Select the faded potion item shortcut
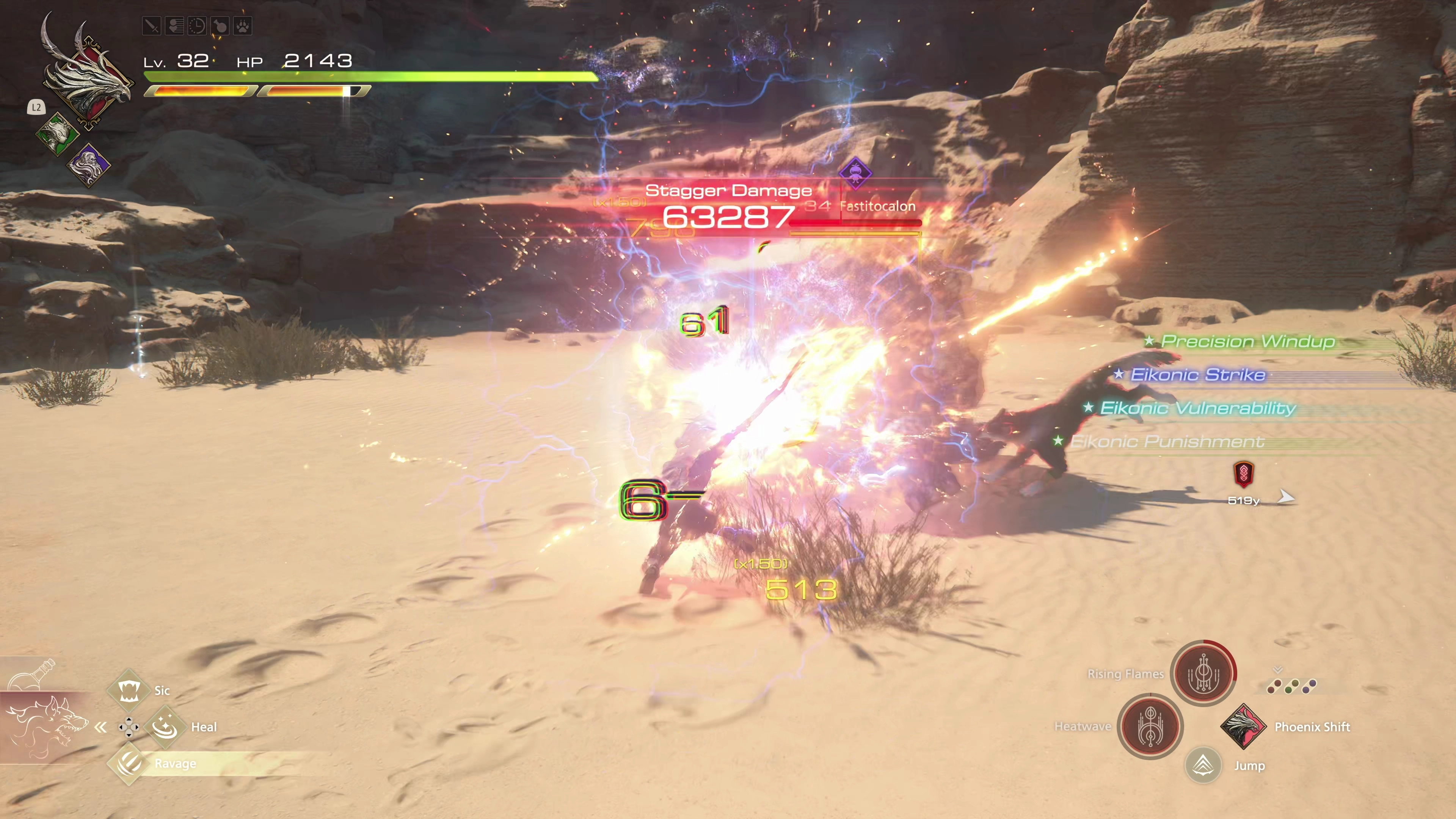This screenshot has width=1456, height=819. pos(33,674)
